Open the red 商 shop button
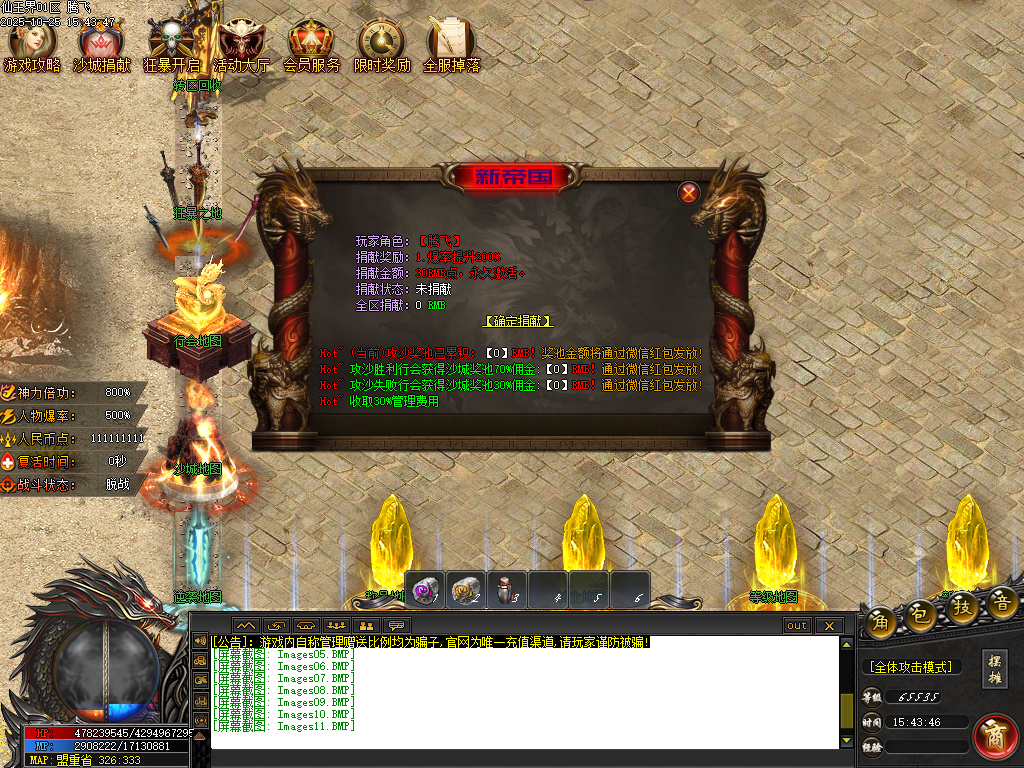Screen dimensions: 1024x768 995,735
